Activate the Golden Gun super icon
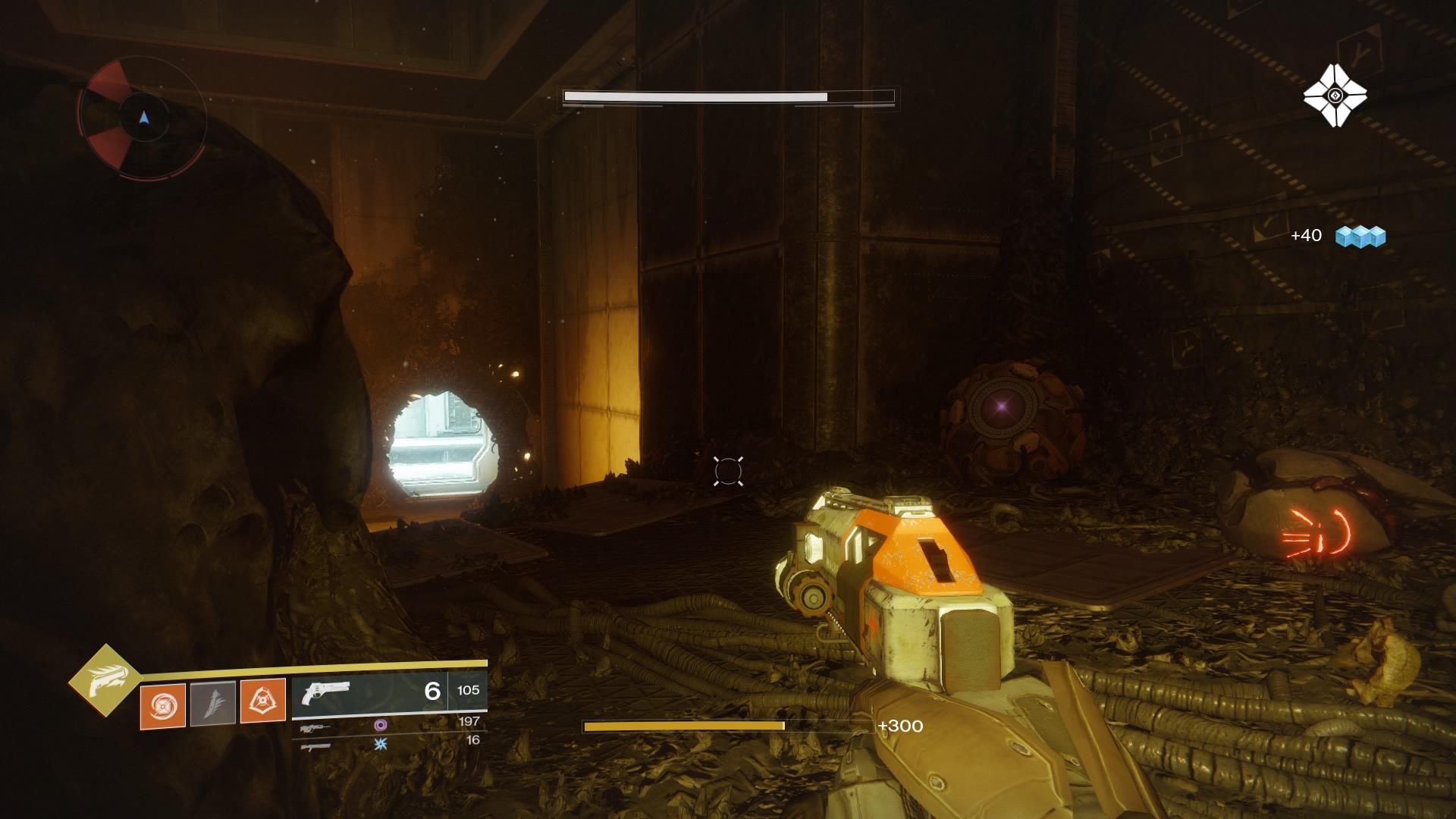The height and width of the screenshot is (819, 1456). (x=105, y=680)
